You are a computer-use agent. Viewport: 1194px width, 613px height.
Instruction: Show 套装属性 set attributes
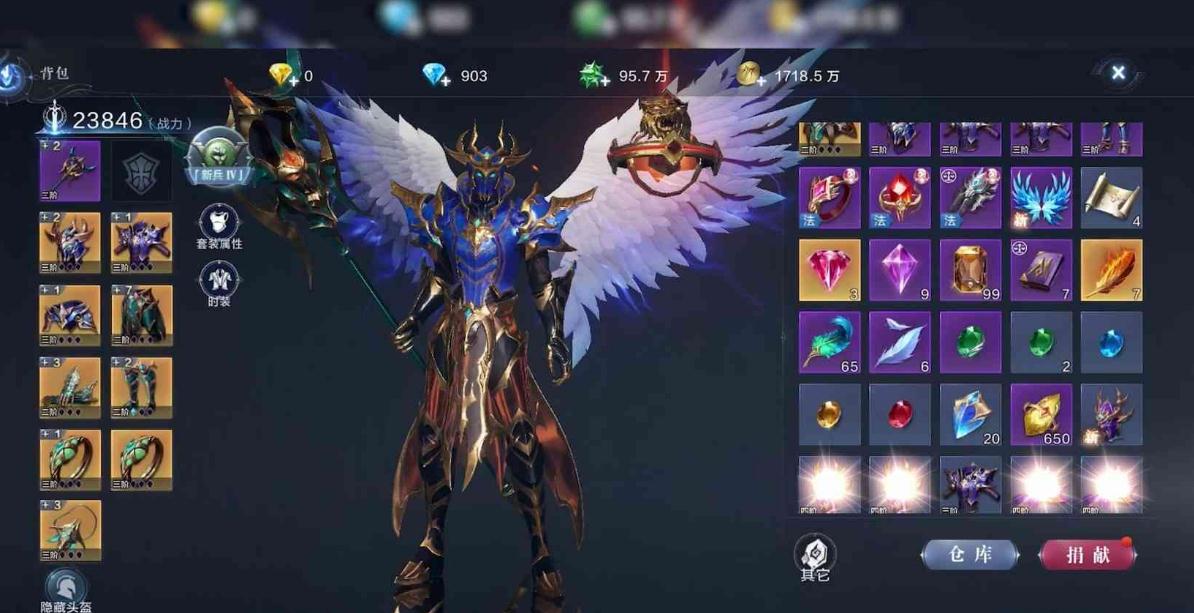(219, 226)
